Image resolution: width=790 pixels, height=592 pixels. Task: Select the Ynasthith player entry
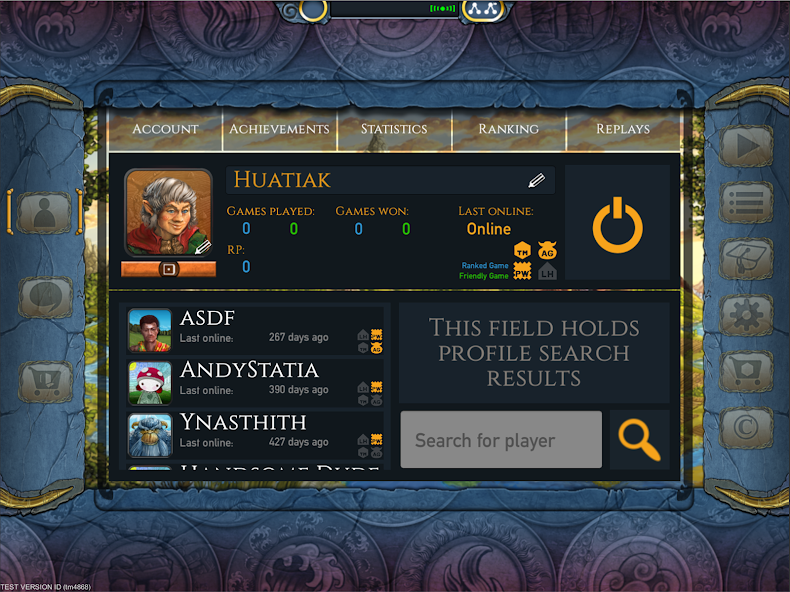255,434
